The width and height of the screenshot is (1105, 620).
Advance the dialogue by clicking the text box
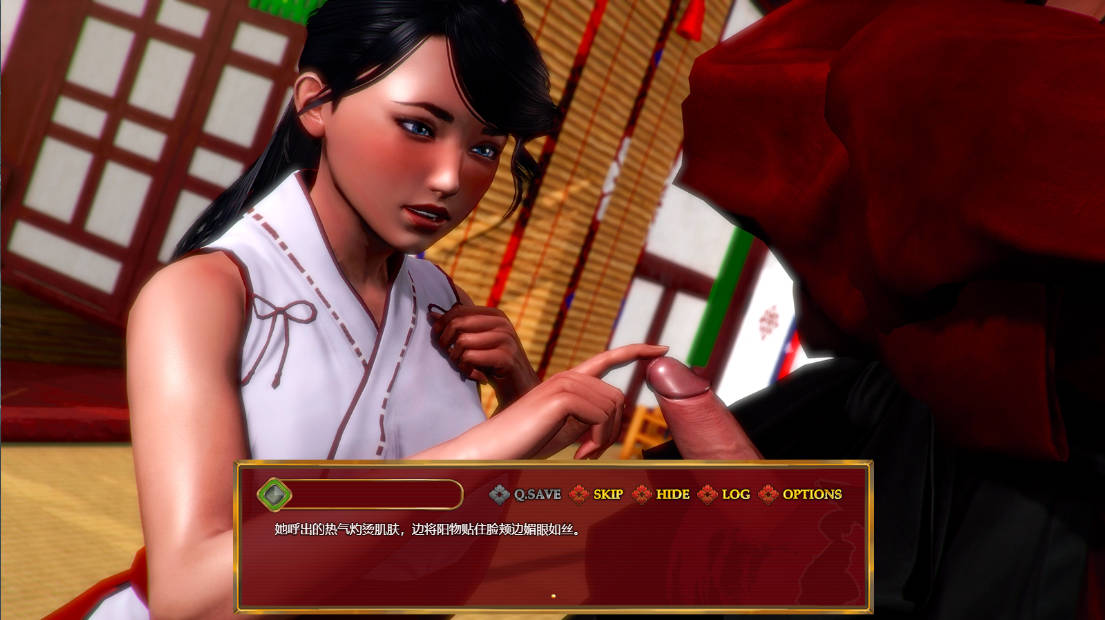[x=553, y=560]
